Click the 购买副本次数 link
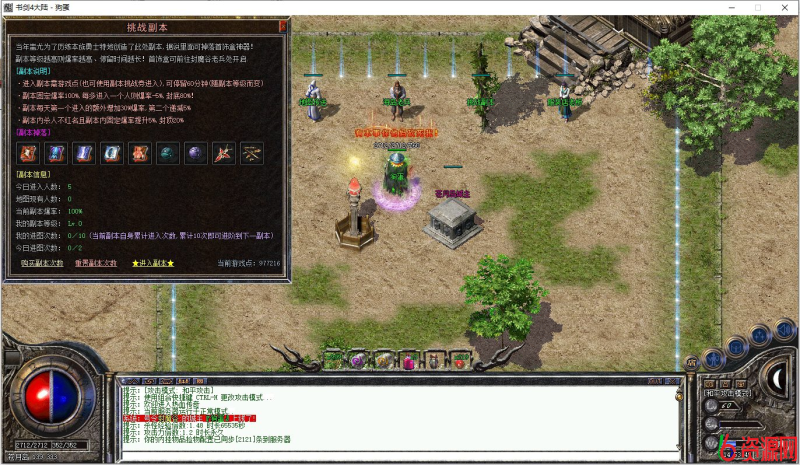800x465 pixels. tap(42, 263)
